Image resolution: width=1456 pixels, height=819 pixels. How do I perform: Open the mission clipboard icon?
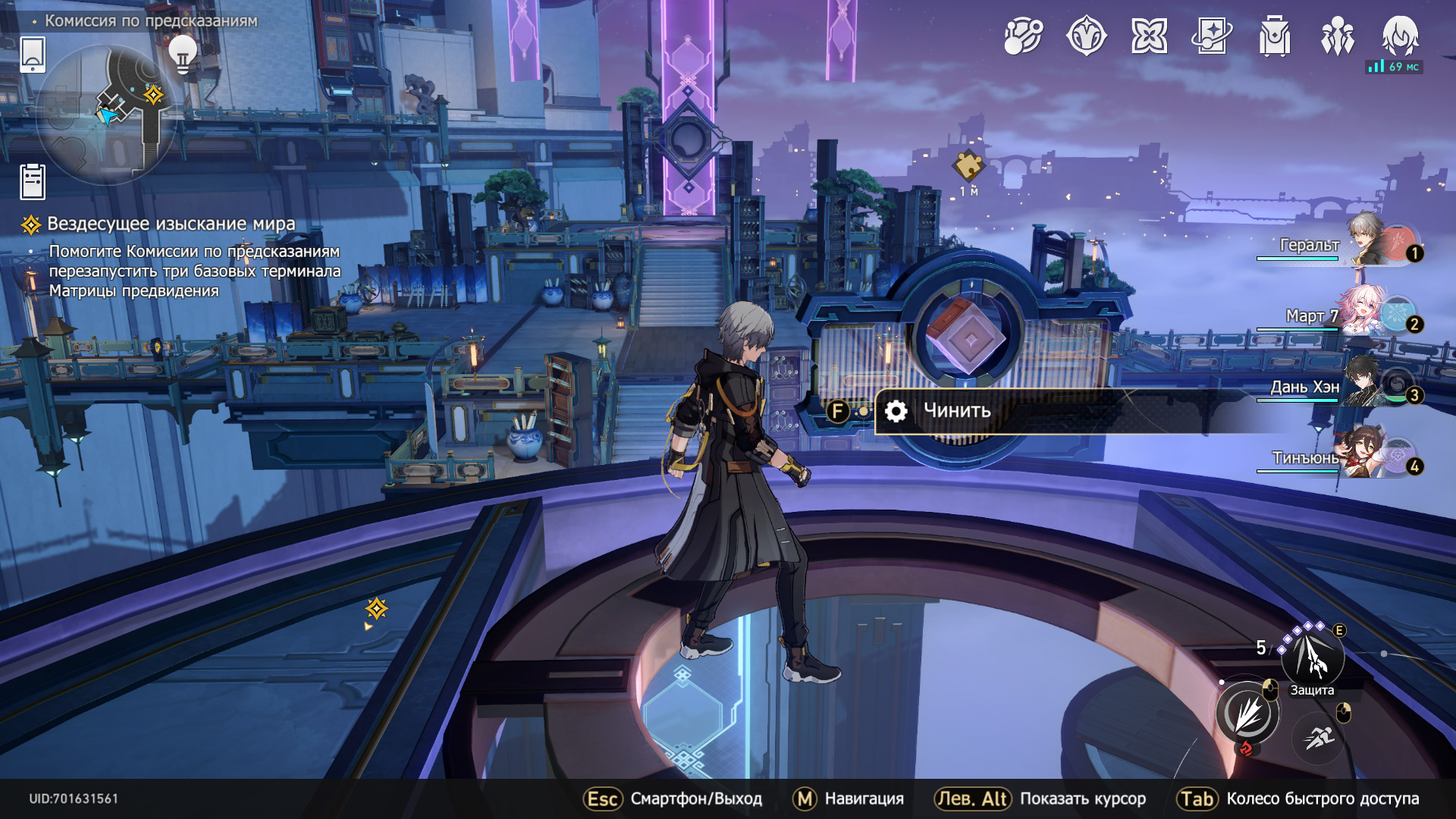click(x=33, y=181)
